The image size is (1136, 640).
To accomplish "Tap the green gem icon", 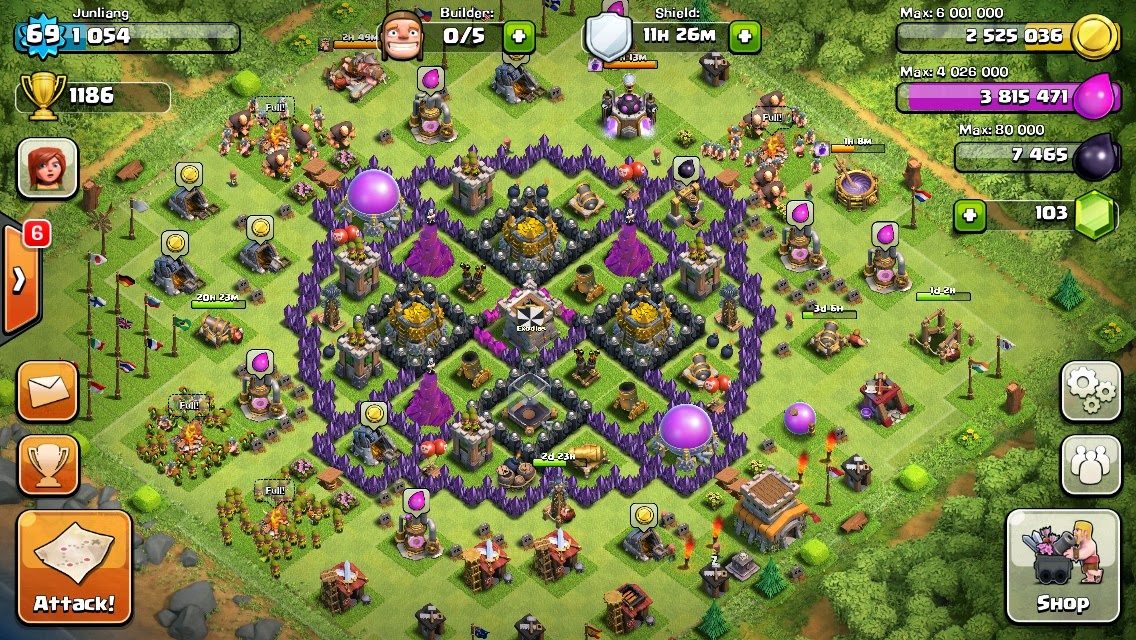I will point(1096,213).
